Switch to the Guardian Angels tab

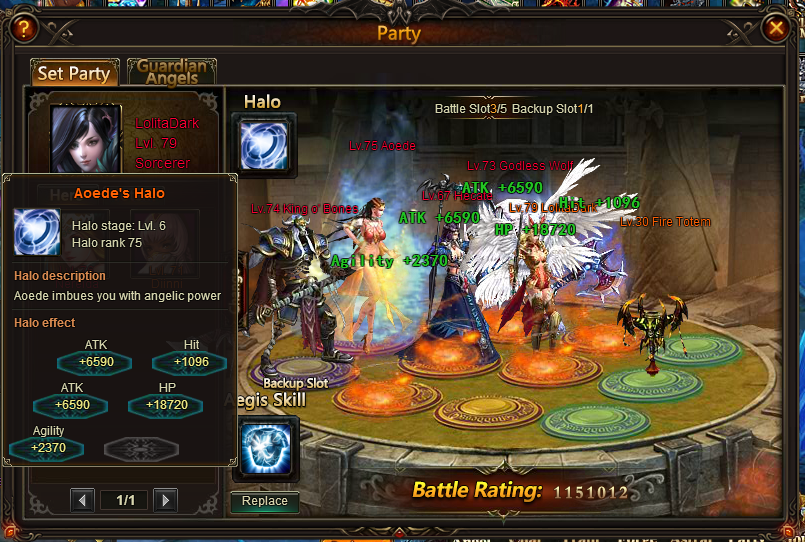[x=172, y=73]
